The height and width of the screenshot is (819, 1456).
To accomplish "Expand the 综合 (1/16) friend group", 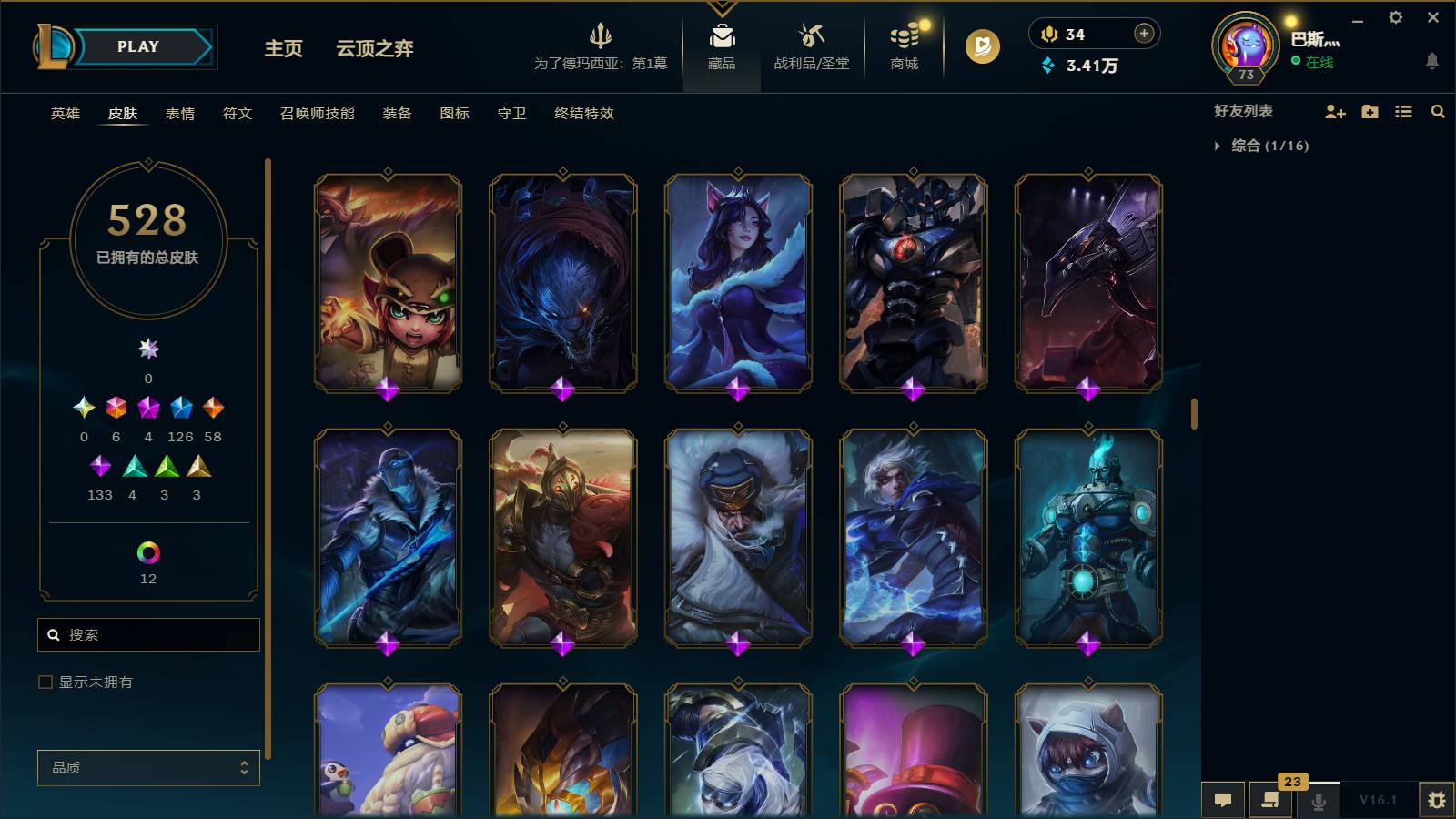I will click(1218, 144).
